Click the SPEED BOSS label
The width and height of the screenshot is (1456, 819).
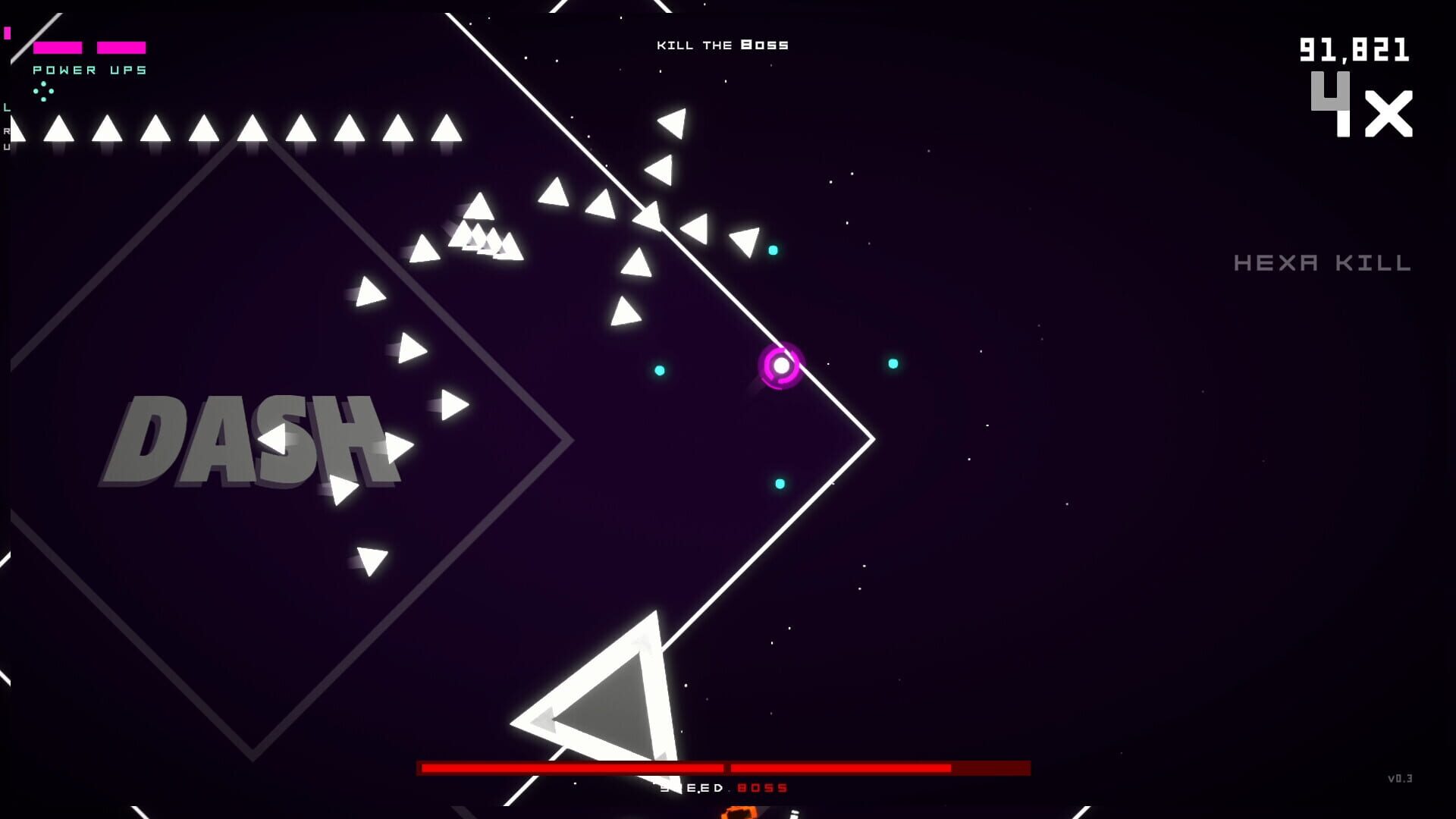tap(723, 787)
